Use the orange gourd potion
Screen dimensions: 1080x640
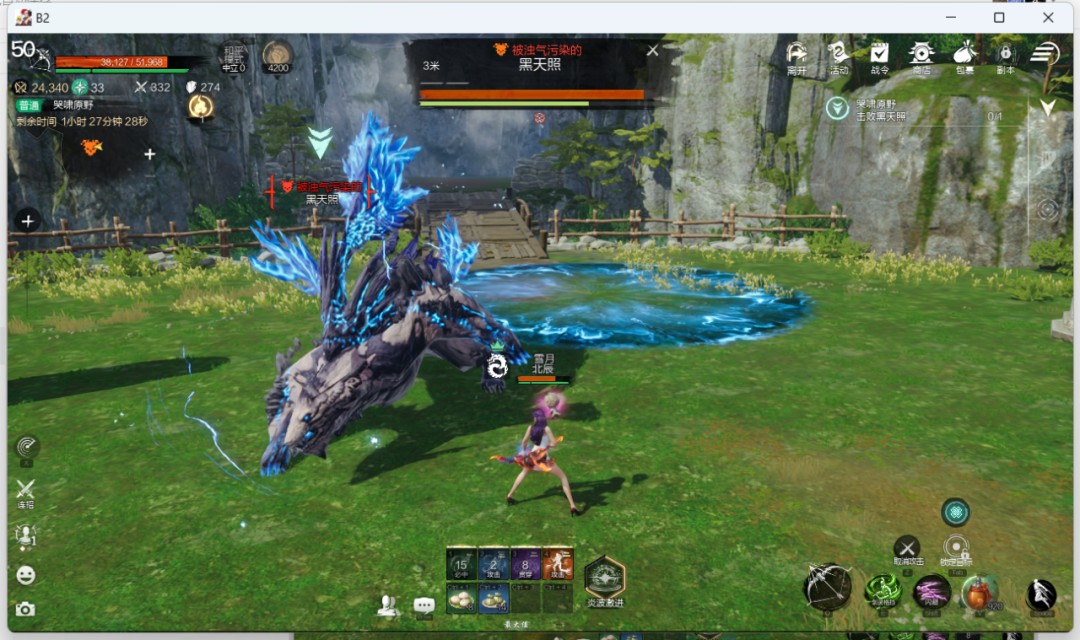979,594
